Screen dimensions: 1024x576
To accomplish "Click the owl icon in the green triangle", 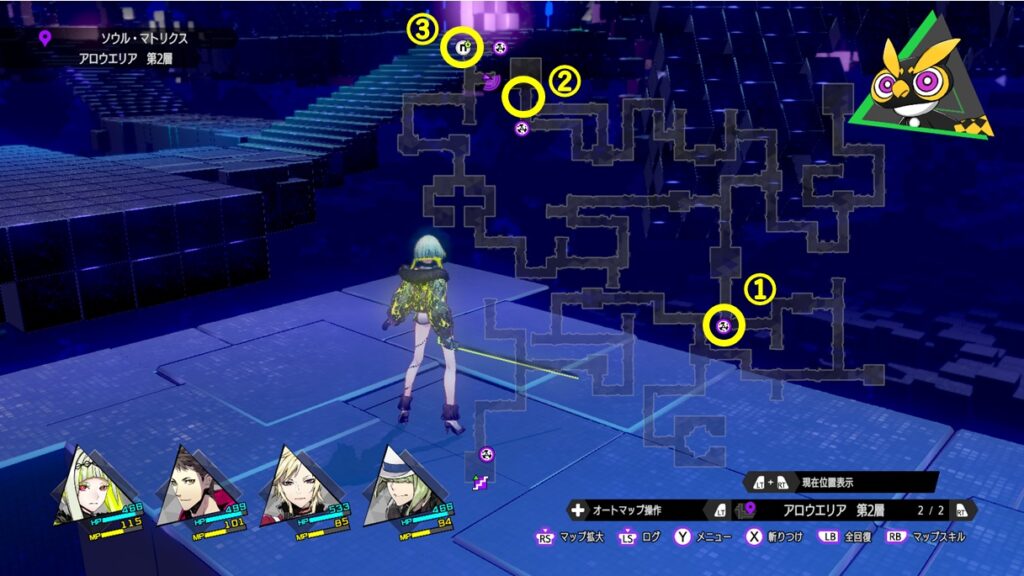I will (x=917, y=84).
